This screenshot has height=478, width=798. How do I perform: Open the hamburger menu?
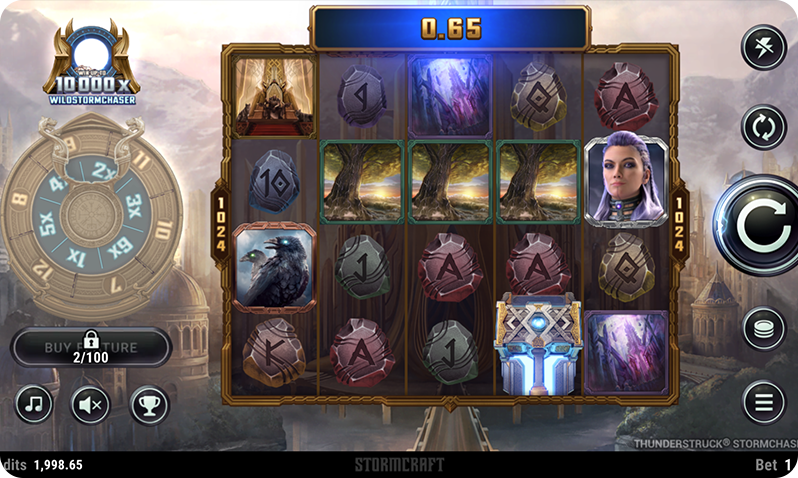[x=765, y=402]
